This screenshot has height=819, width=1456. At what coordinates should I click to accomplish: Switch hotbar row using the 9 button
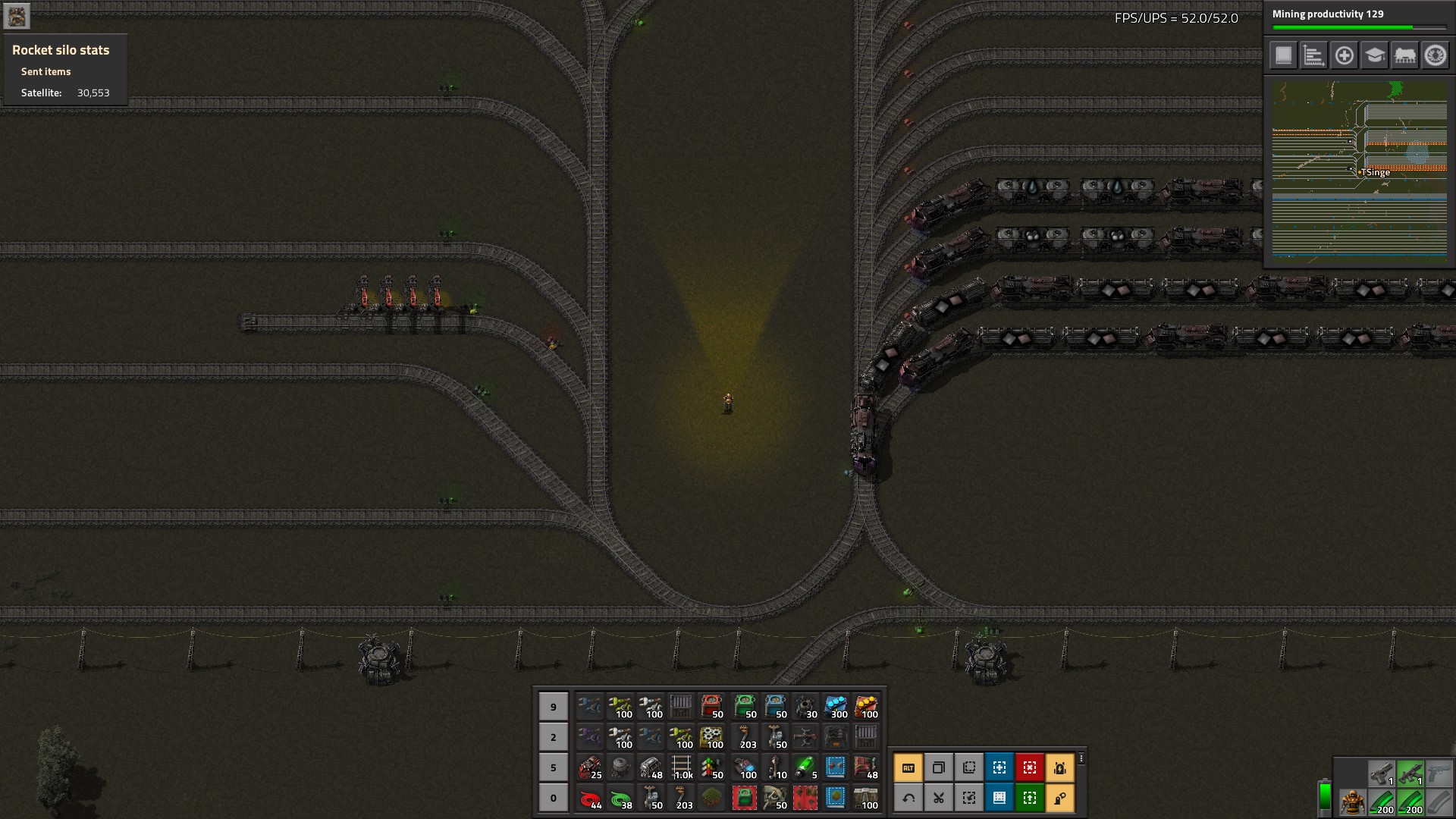click(553, 707)
